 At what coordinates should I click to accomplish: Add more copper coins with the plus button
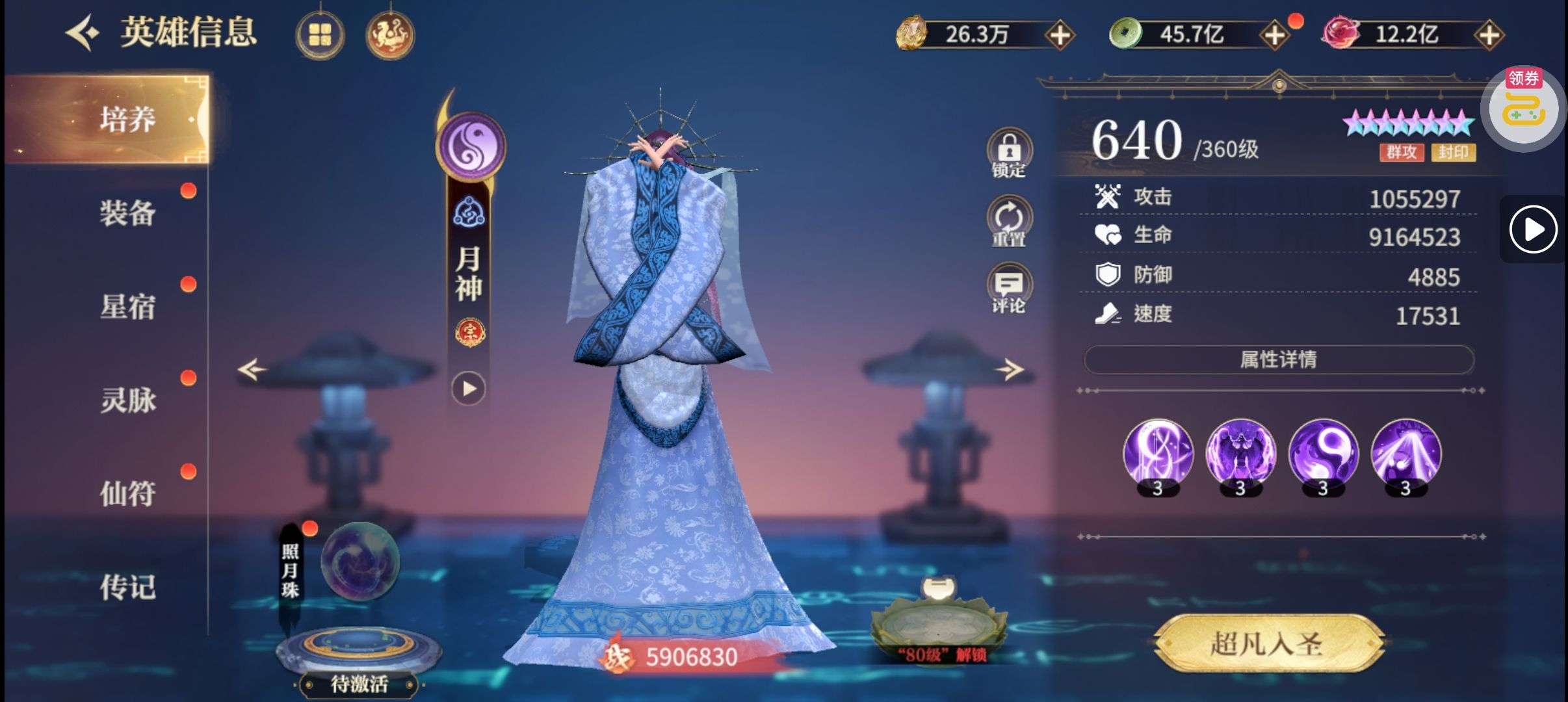[1274, 35]
